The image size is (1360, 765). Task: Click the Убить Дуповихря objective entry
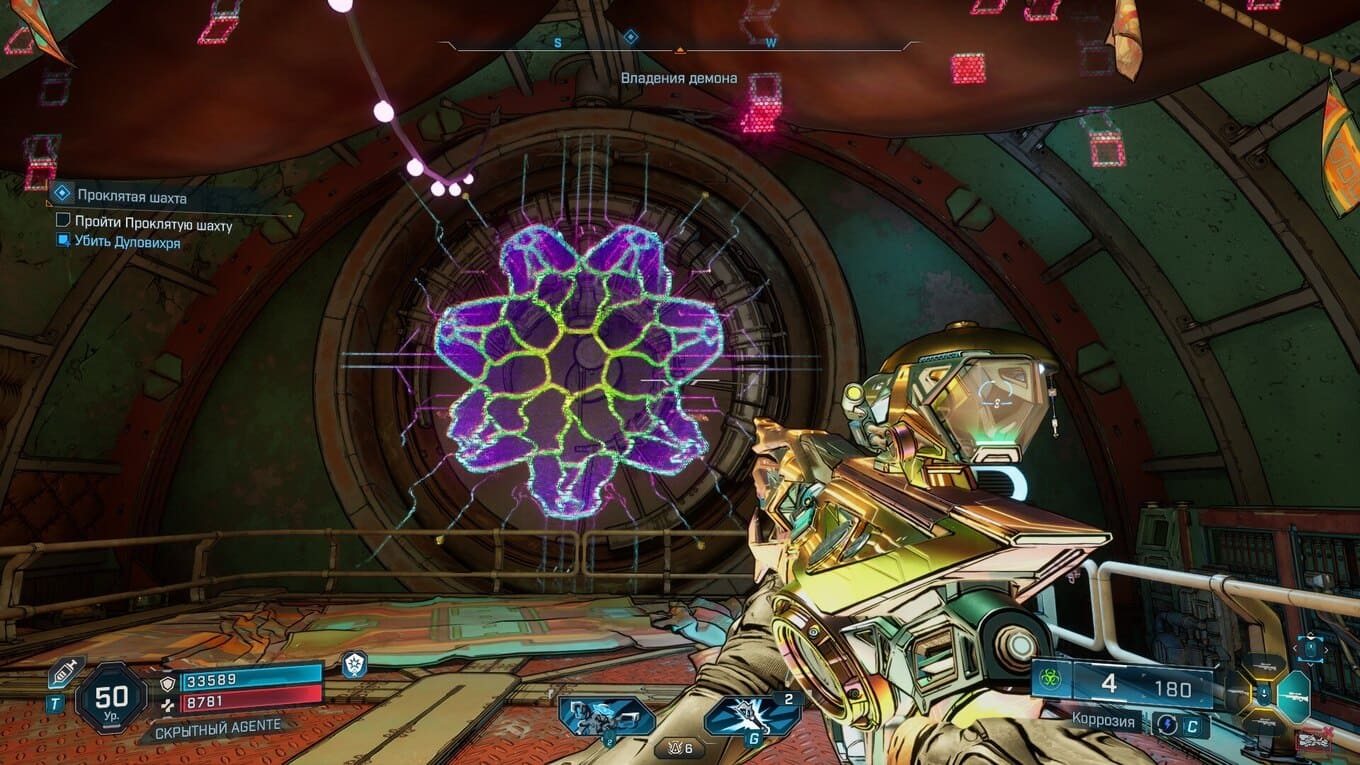[127, 242]
